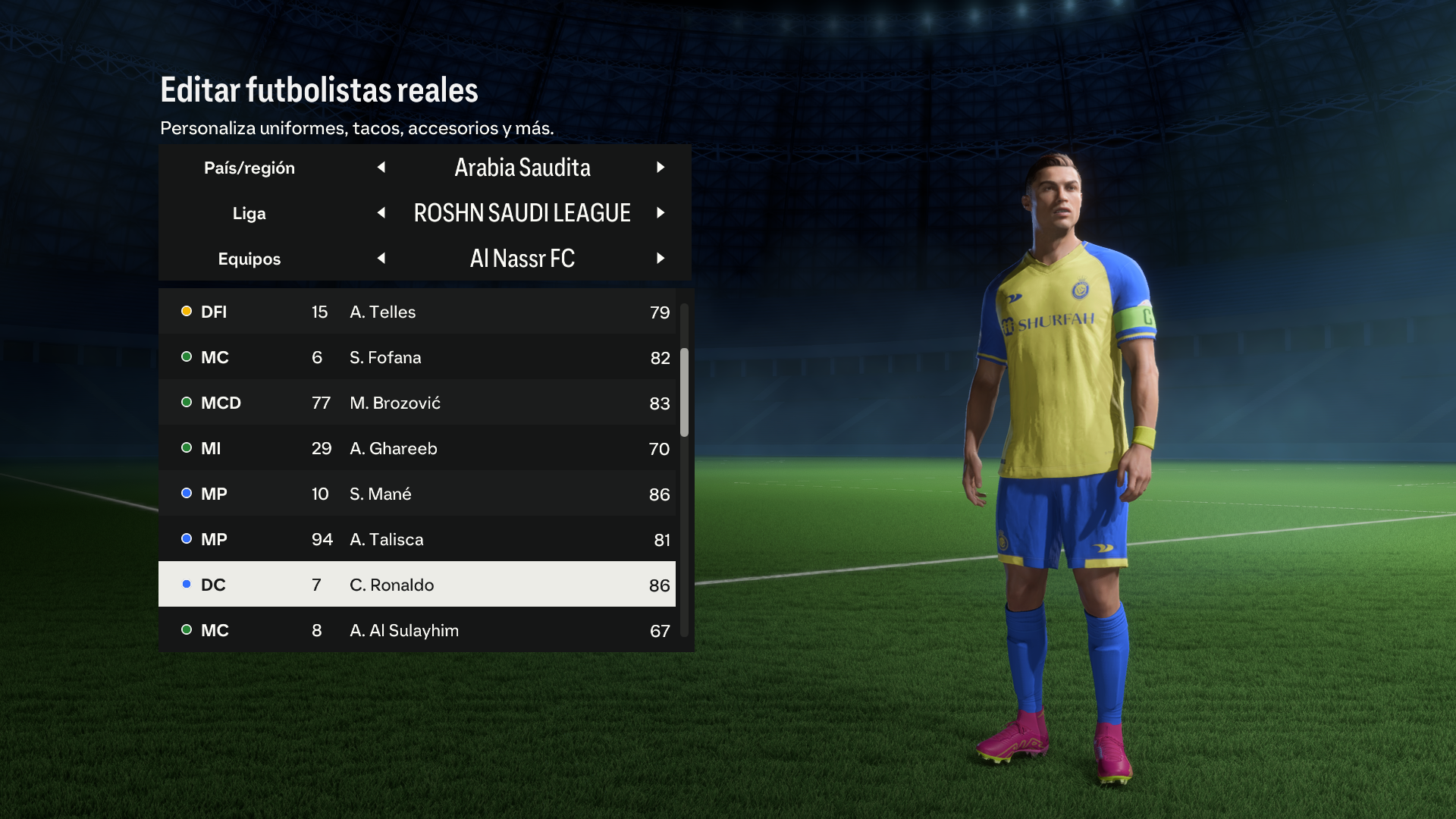Viewport: 1456px width, 819px height.
Task: Advance to next Liga after ROSHN SAUDI LEAGUE
Action: click(661, 213)
